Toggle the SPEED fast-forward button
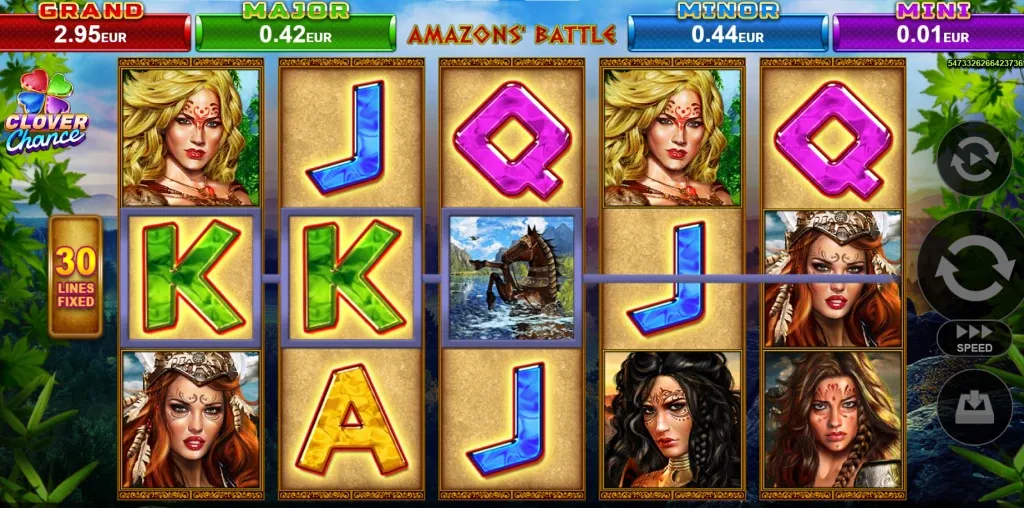The height and width of the screenshot is (508, 1024). pyautogui.click(x=973, y=338)
